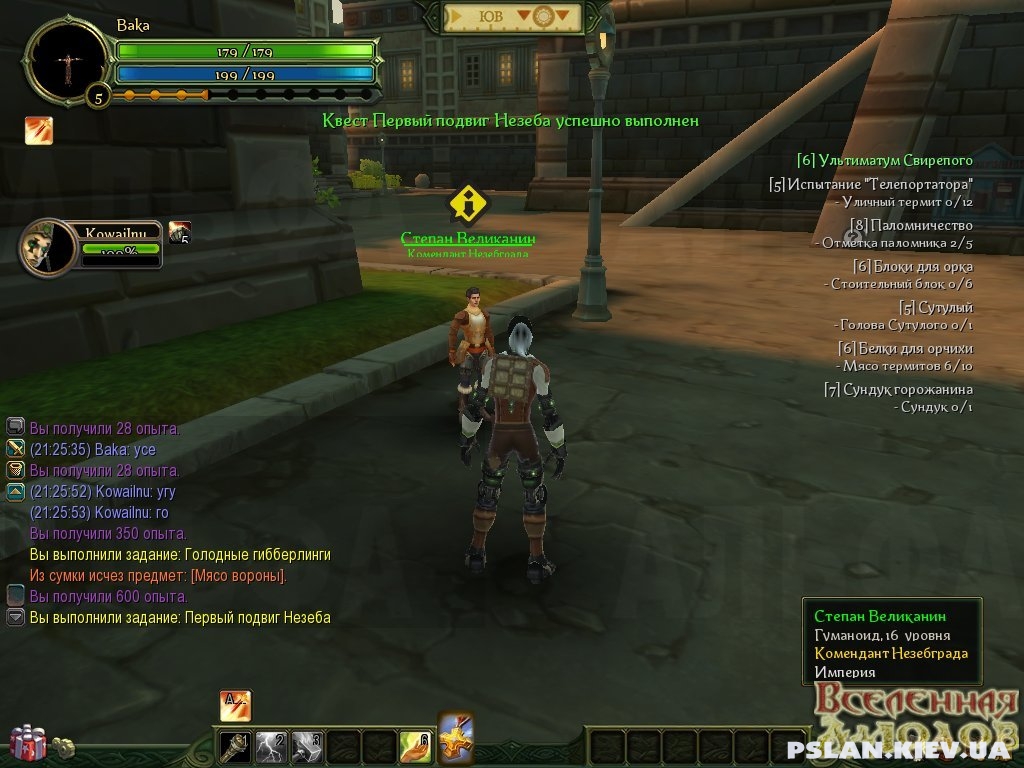Click the buff icon beside Kowailnu's frame
1024x768 pixels.
180,232
